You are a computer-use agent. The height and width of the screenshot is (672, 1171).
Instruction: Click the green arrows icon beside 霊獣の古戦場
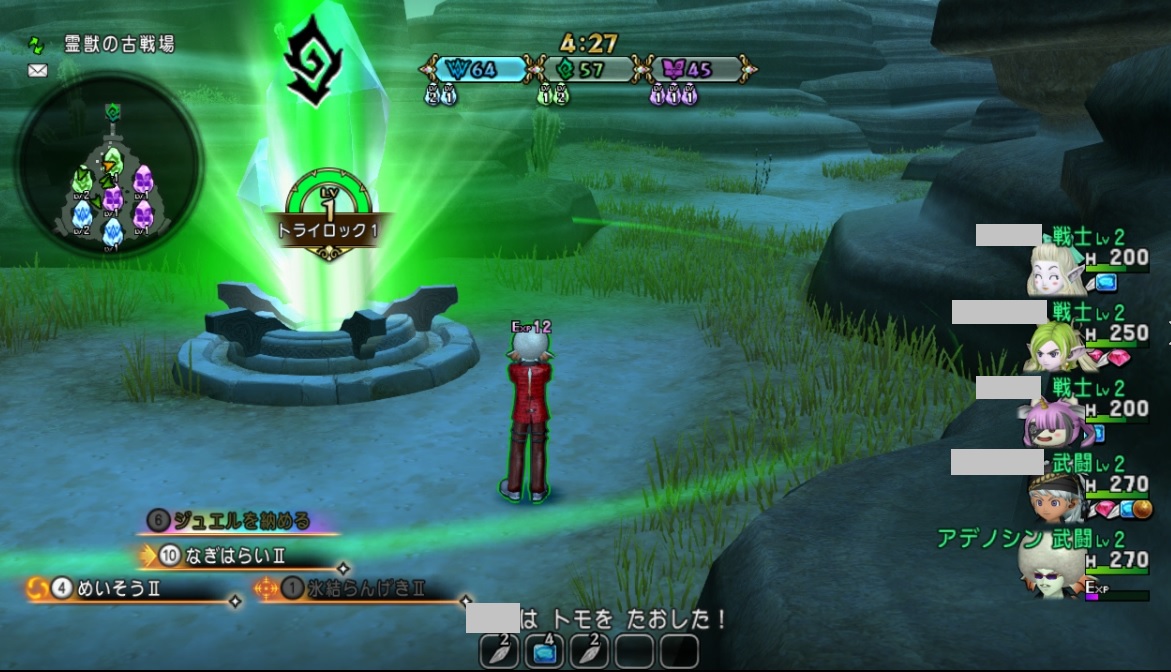pyautogui.click(x=38, y=45)
